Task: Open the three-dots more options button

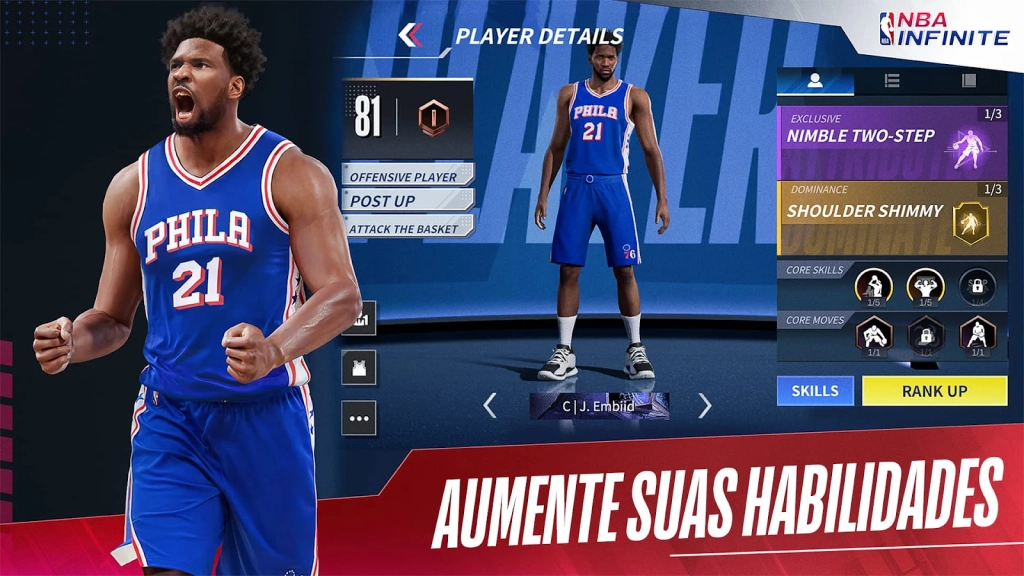Action: pyautogui.click(x=359, y=418)
